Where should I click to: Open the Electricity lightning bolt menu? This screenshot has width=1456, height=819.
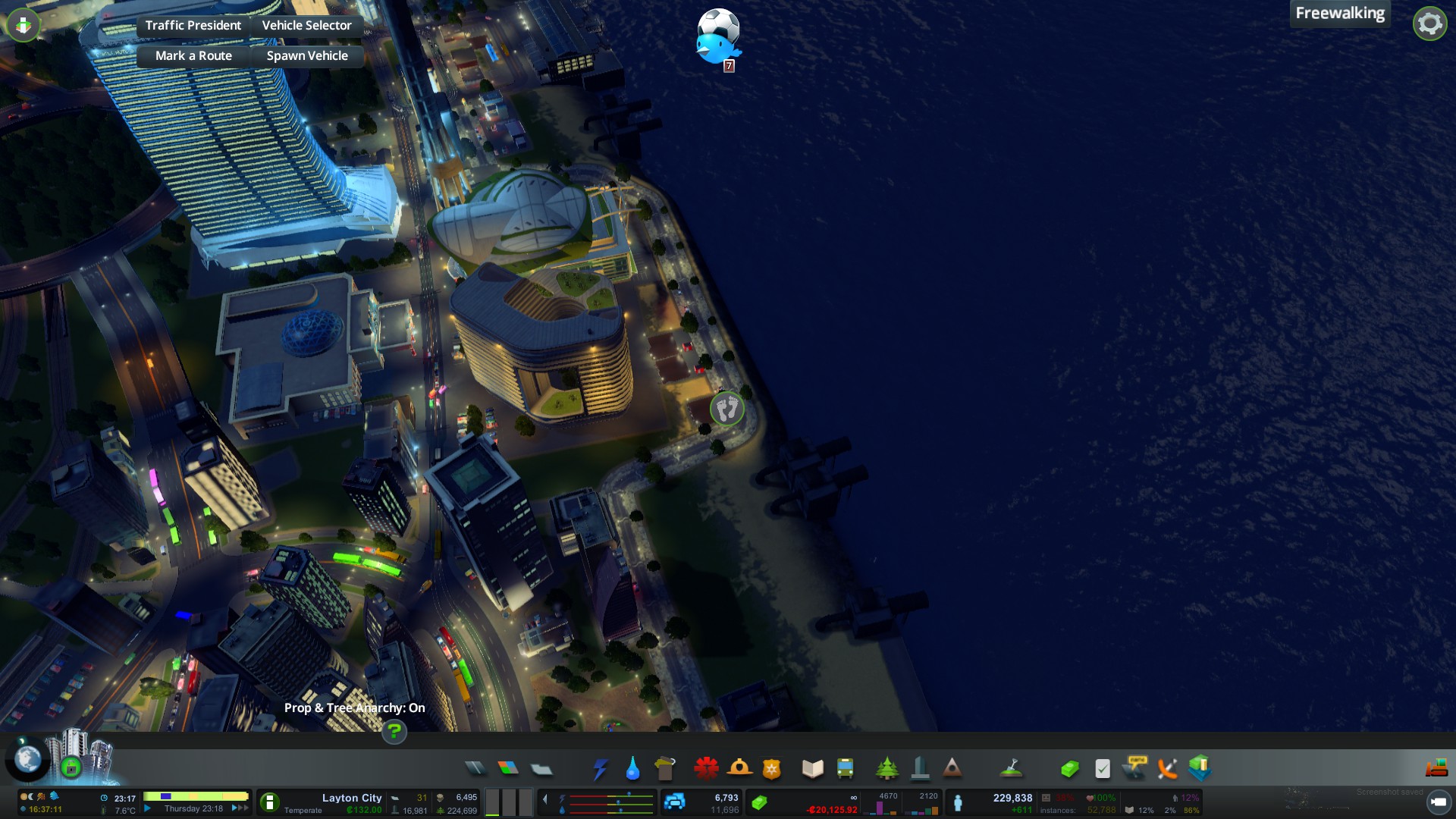click(600, 769)
